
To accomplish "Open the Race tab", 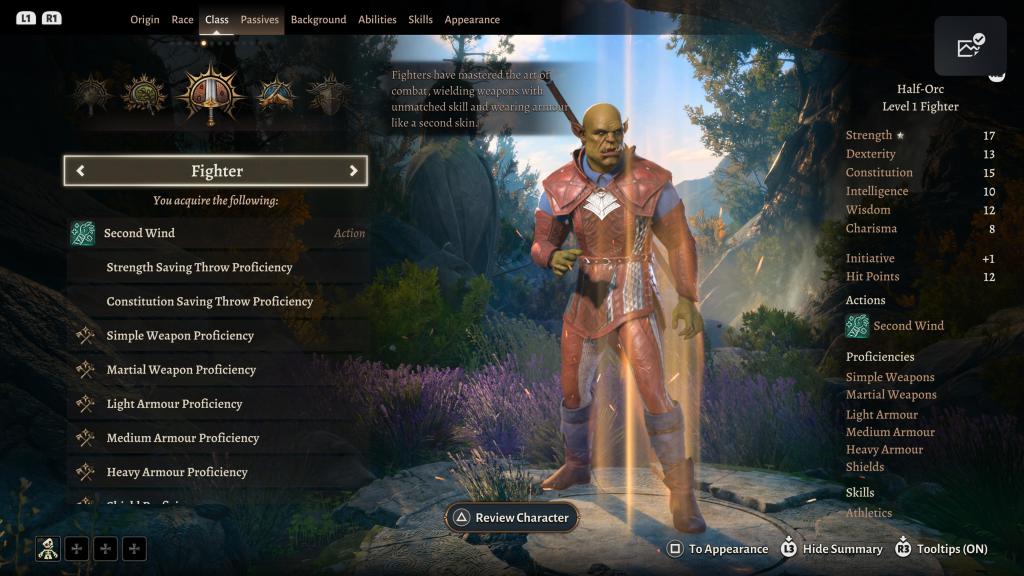I will point(182,20).
